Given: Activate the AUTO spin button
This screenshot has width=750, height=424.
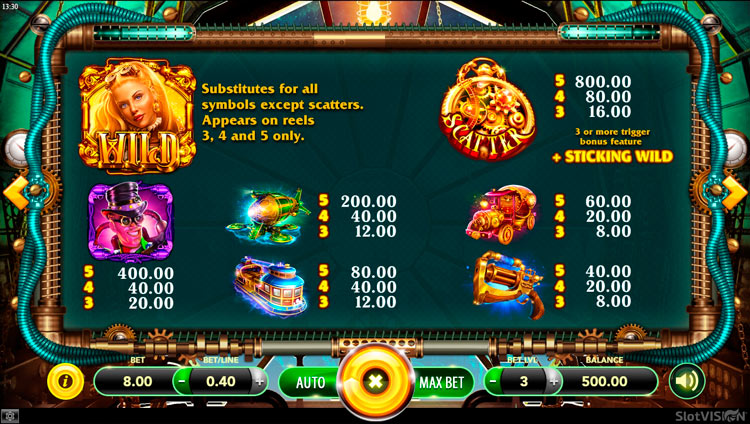Looking at the screenshot, I should tap(310, 381).
